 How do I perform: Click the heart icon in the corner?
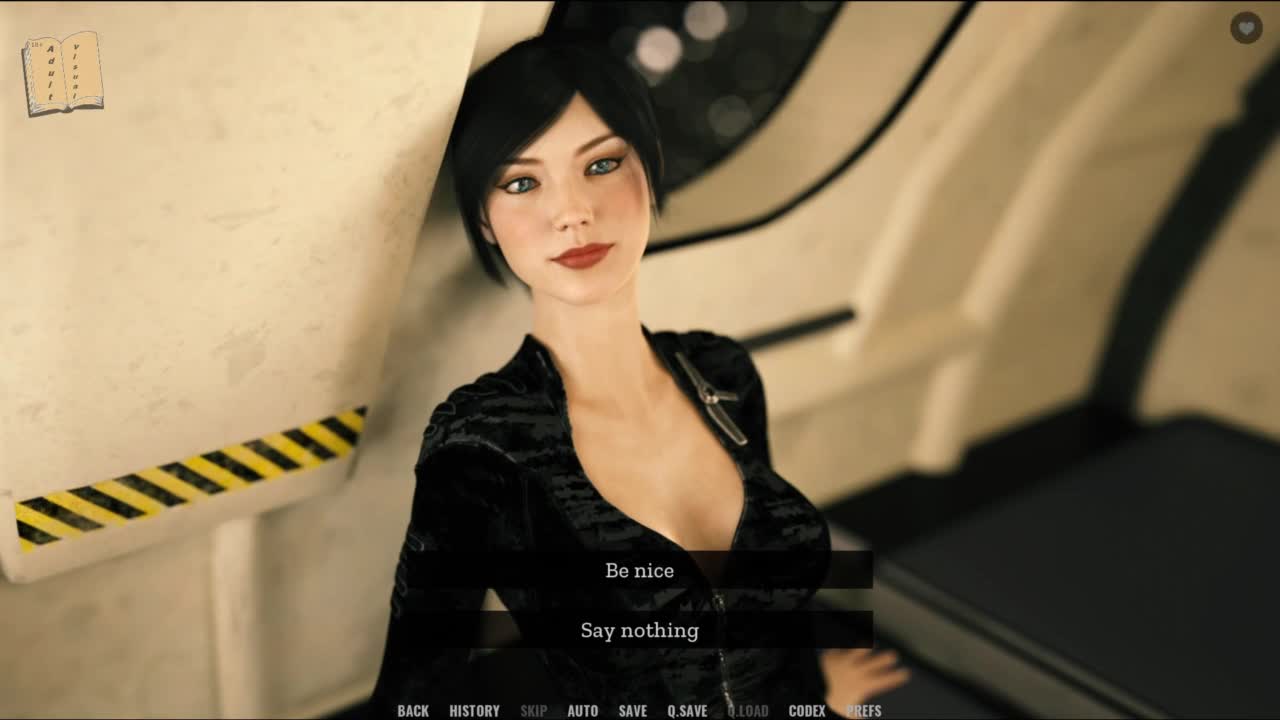coord(1246,28)
